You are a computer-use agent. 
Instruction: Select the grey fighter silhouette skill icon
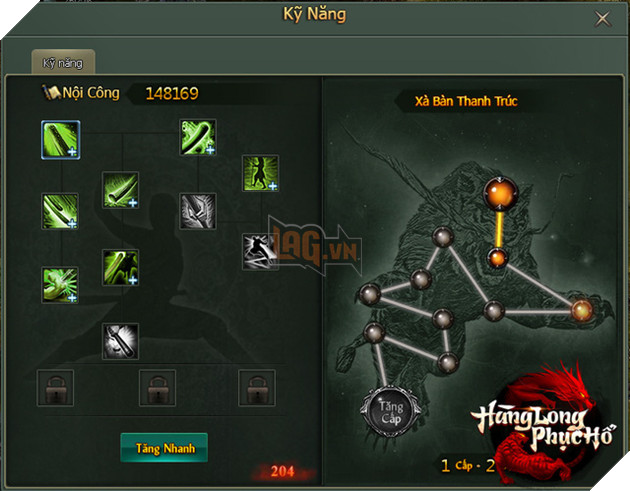(x=259, y=251)
